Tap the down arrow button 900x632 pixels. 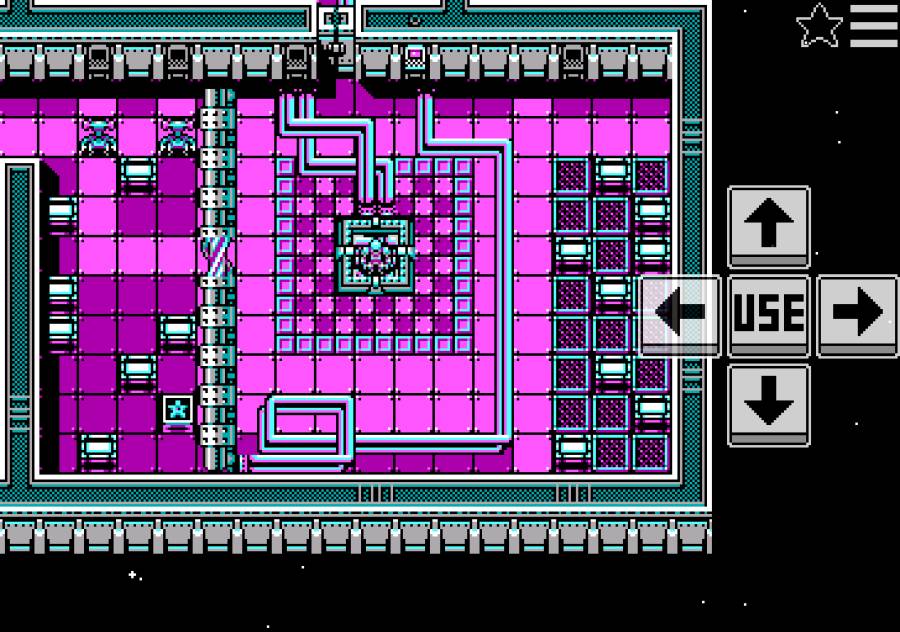[768, 403]
